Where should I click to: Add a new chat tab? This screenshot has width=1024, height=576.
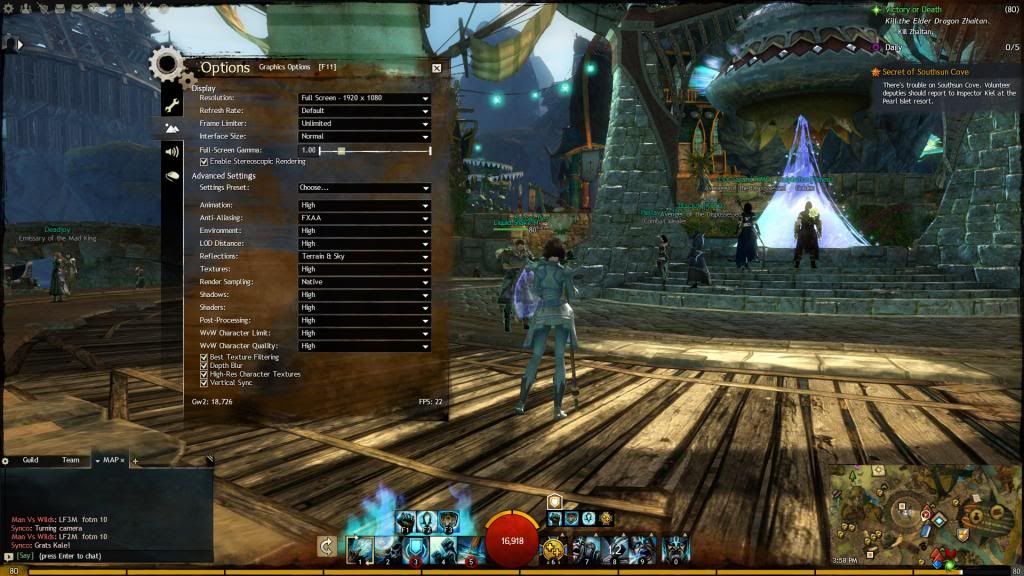[135, 461]
